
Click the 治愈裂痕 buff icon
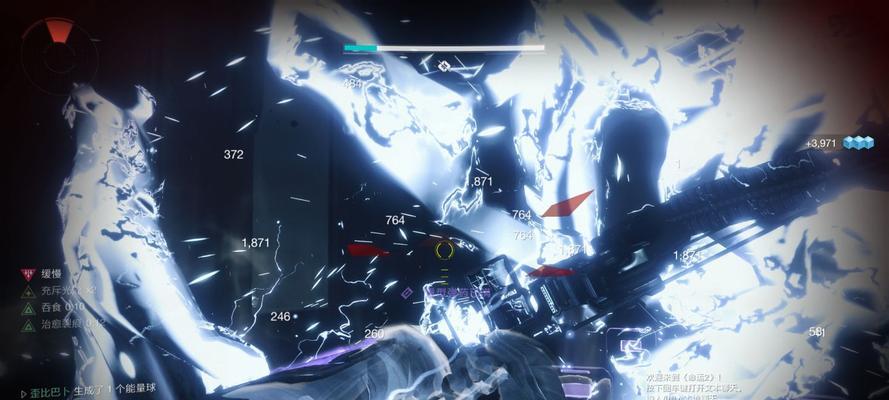(29, 323)
